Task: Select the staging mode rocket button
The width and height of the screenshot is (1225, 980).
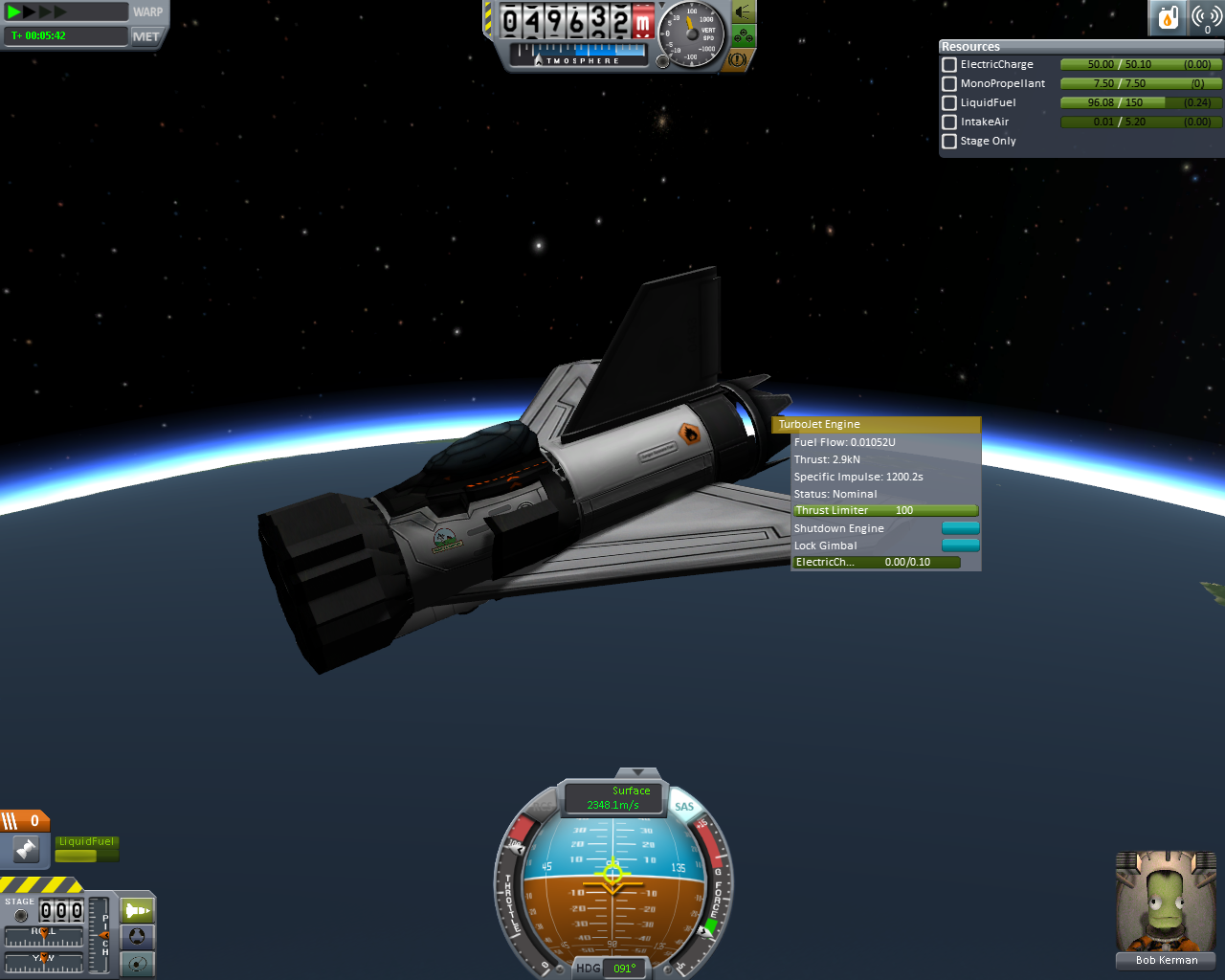Action: [138, 910]
